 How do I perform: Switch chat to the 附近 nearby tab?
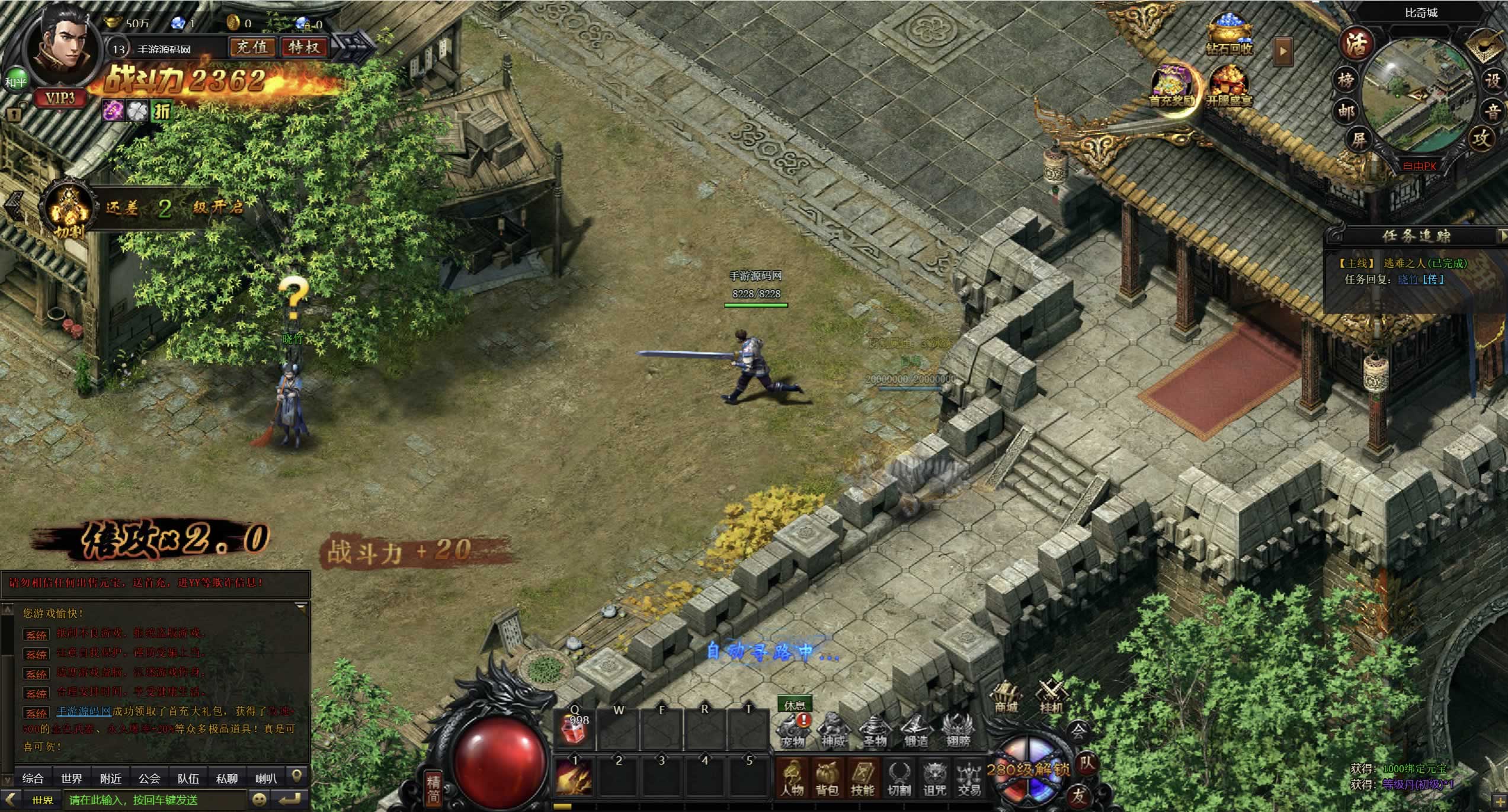click(111, 778)
